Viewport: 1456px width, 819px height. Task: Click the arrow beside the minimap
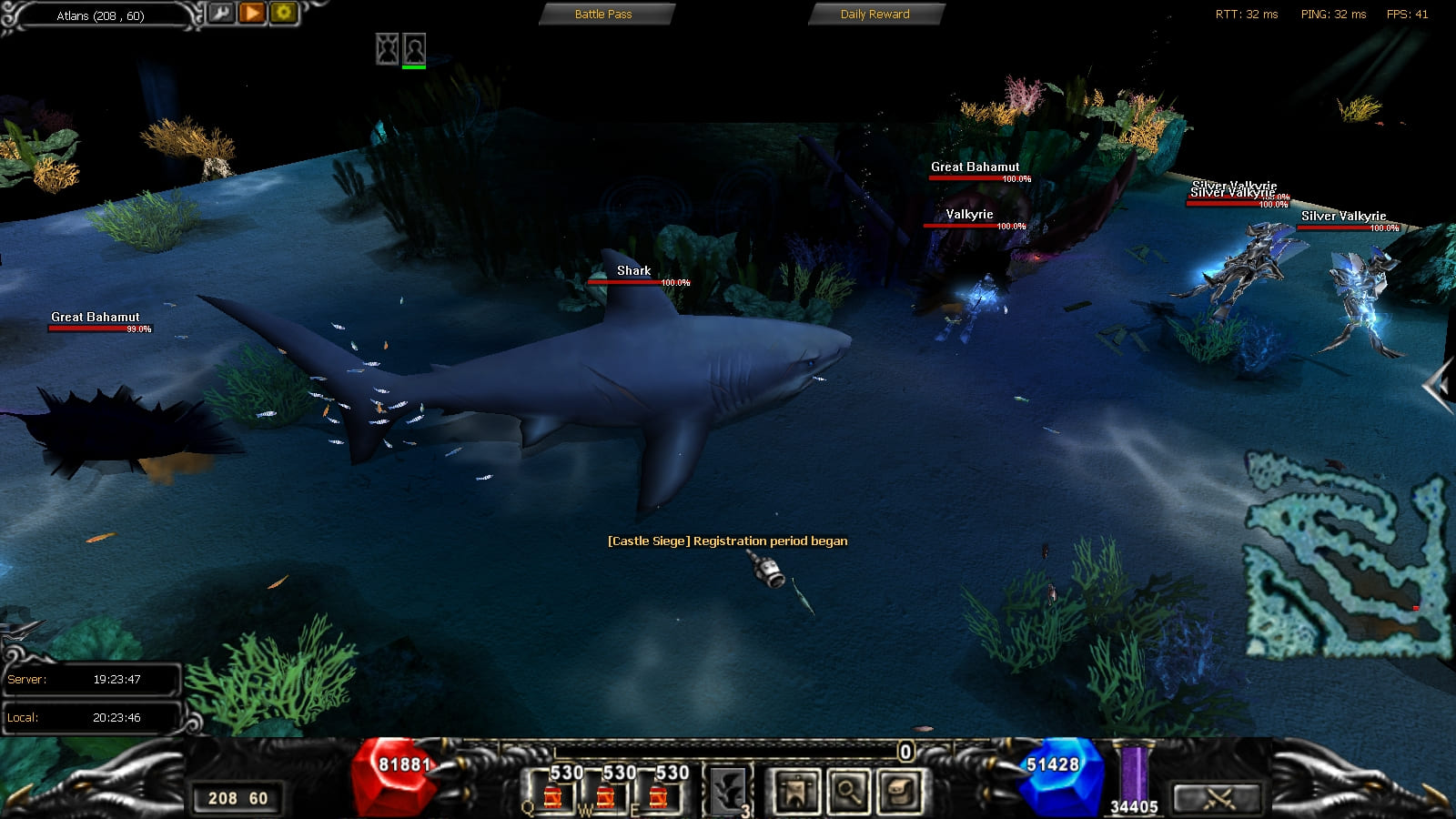coord(1438,387)
